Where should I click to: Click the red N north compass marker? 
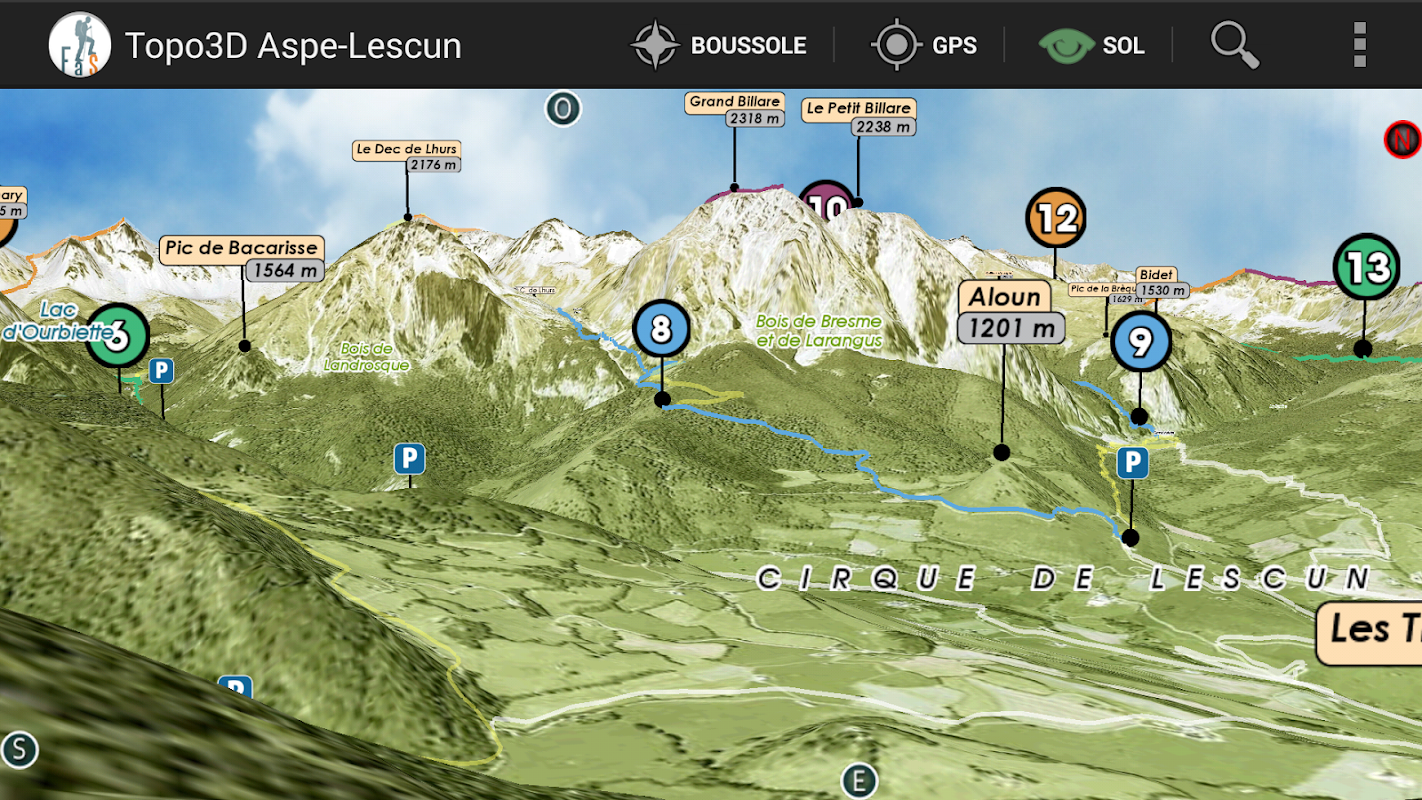pos(1402,139)
